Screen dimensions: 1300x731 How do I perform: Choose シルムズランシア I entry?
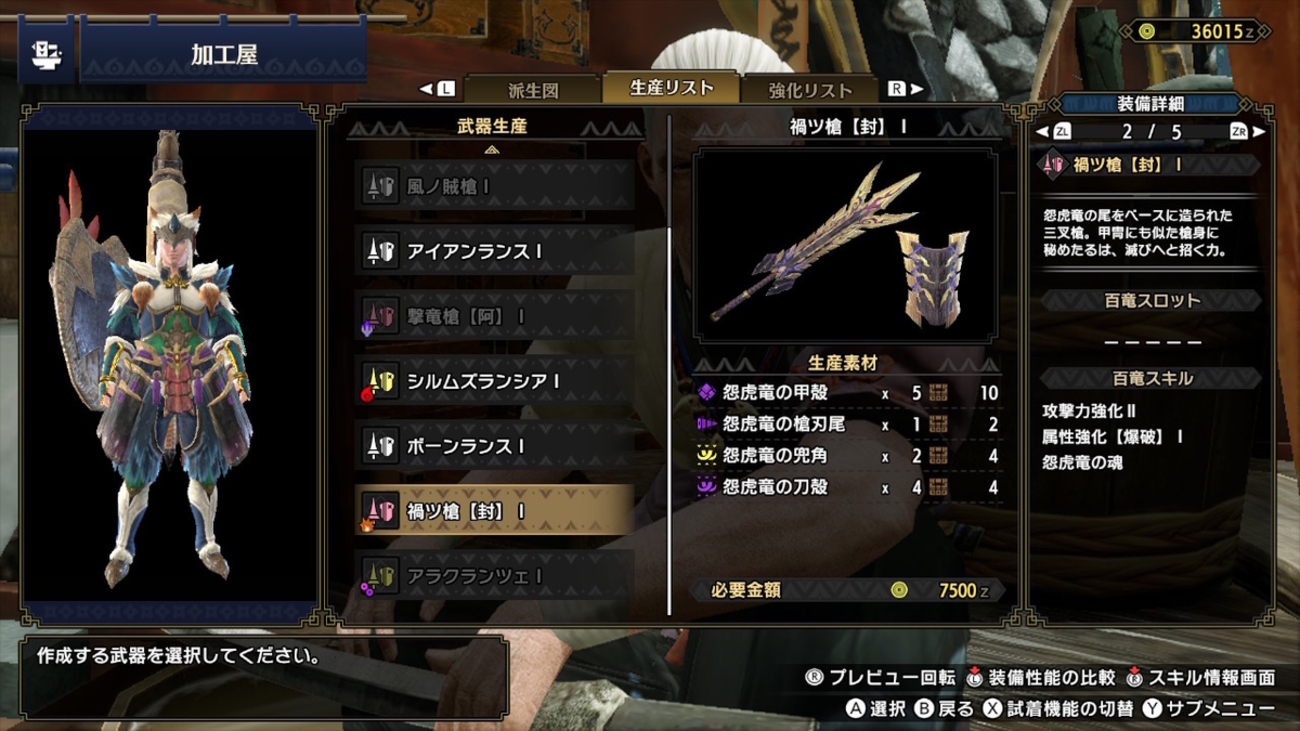(495, 382)
